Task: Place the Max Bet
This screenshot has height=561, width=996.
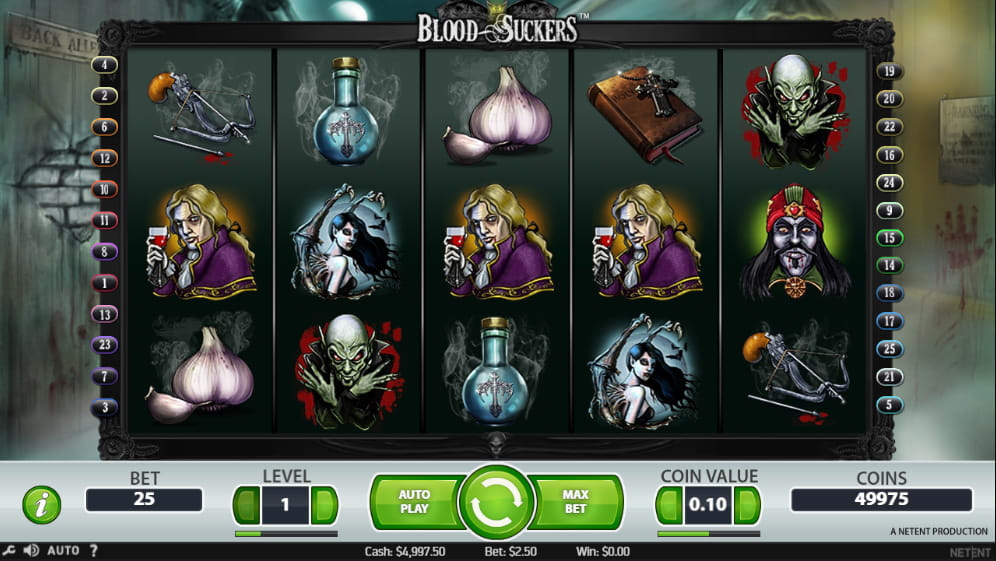Action: click(x=576, y=502)
